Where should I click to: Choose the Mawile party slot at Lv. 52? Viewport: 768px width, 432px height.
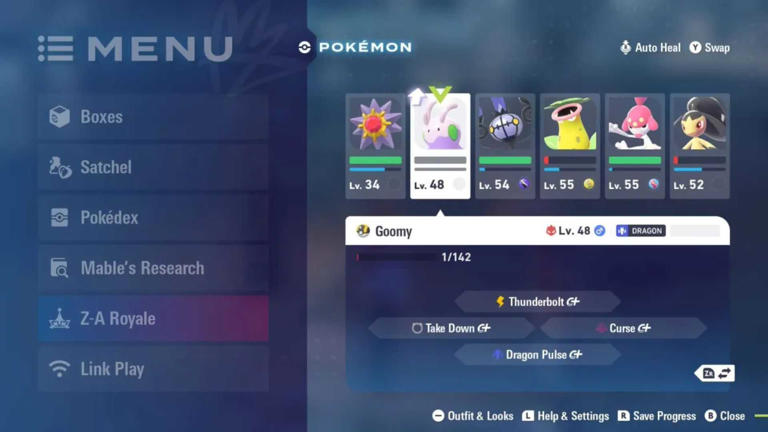click(700, 146)
